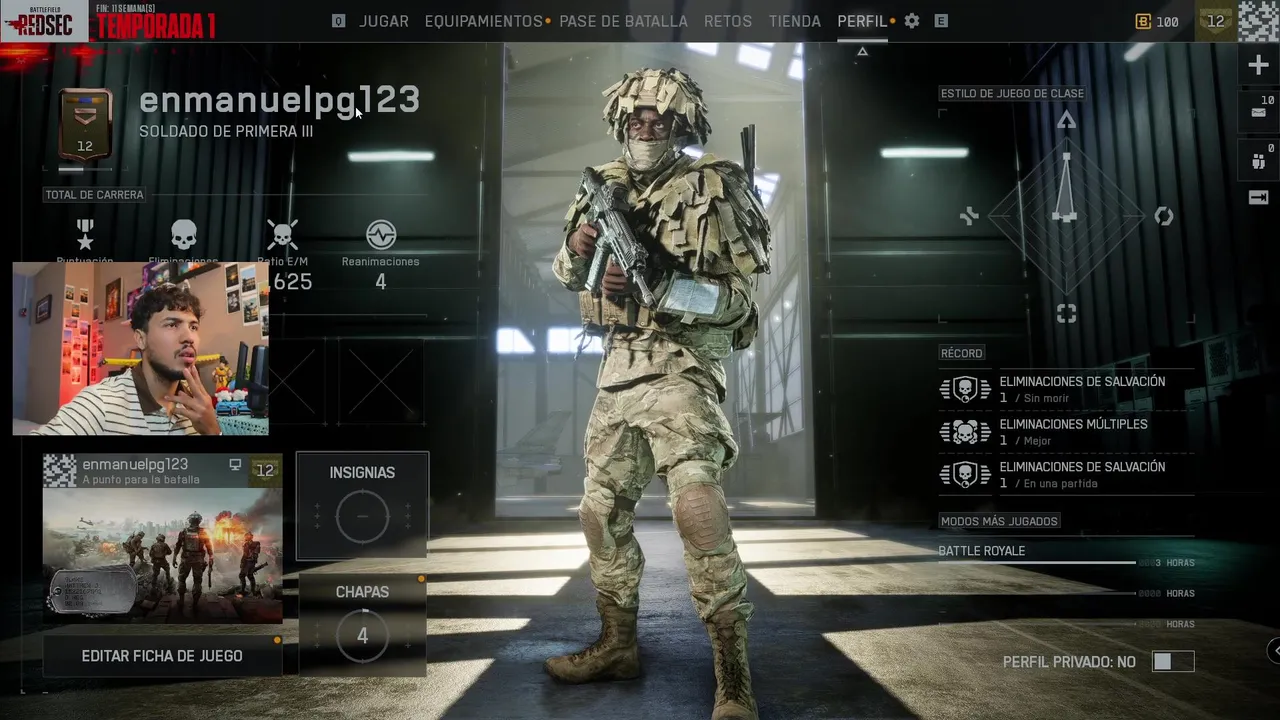Toggle the PERFIL PRIVADO switch
Screen dimensions: 1280x720
coord(1173,662)
